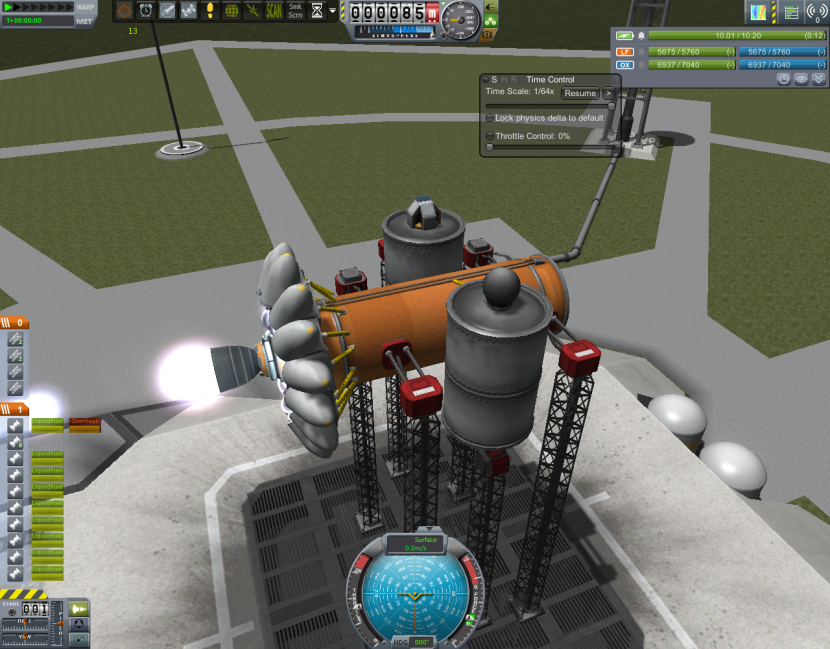Viewport: 830px width, 649px height.
Task: Open the green globe toolbar icon
Action: 232,11
